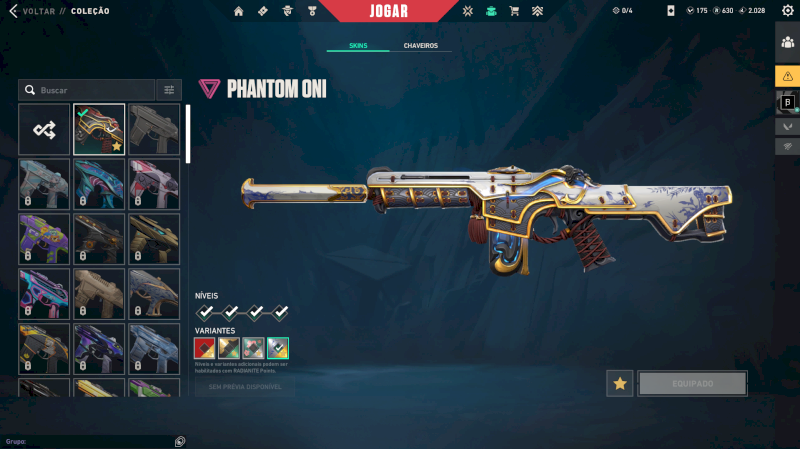Open the agents icon in top navigation
This screenshot has height=449, width=800.
[x=287, y=11]
